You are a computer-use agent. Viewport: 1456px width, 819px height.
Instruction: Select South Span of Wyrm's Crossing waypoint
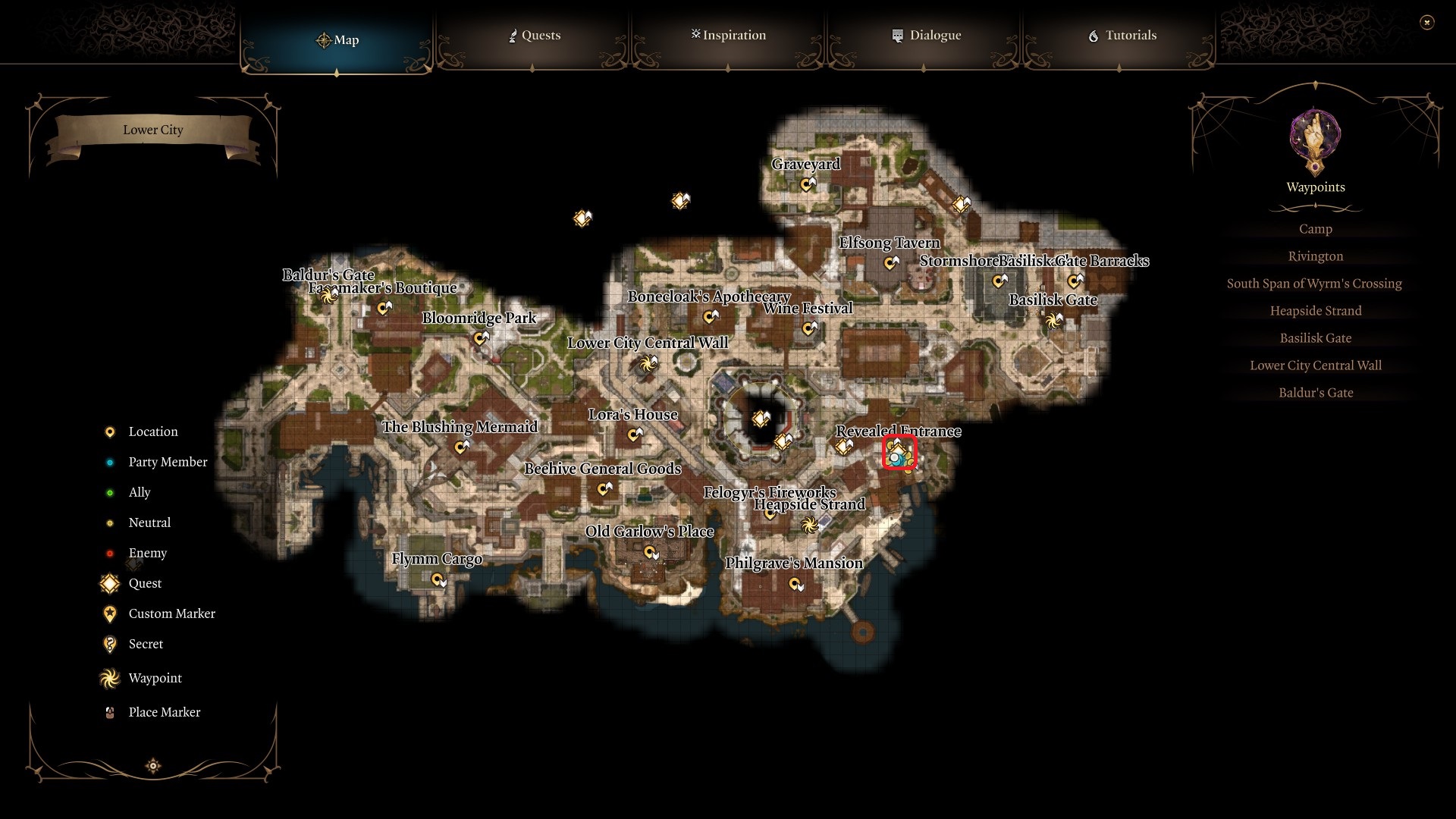click(1315, 283)
